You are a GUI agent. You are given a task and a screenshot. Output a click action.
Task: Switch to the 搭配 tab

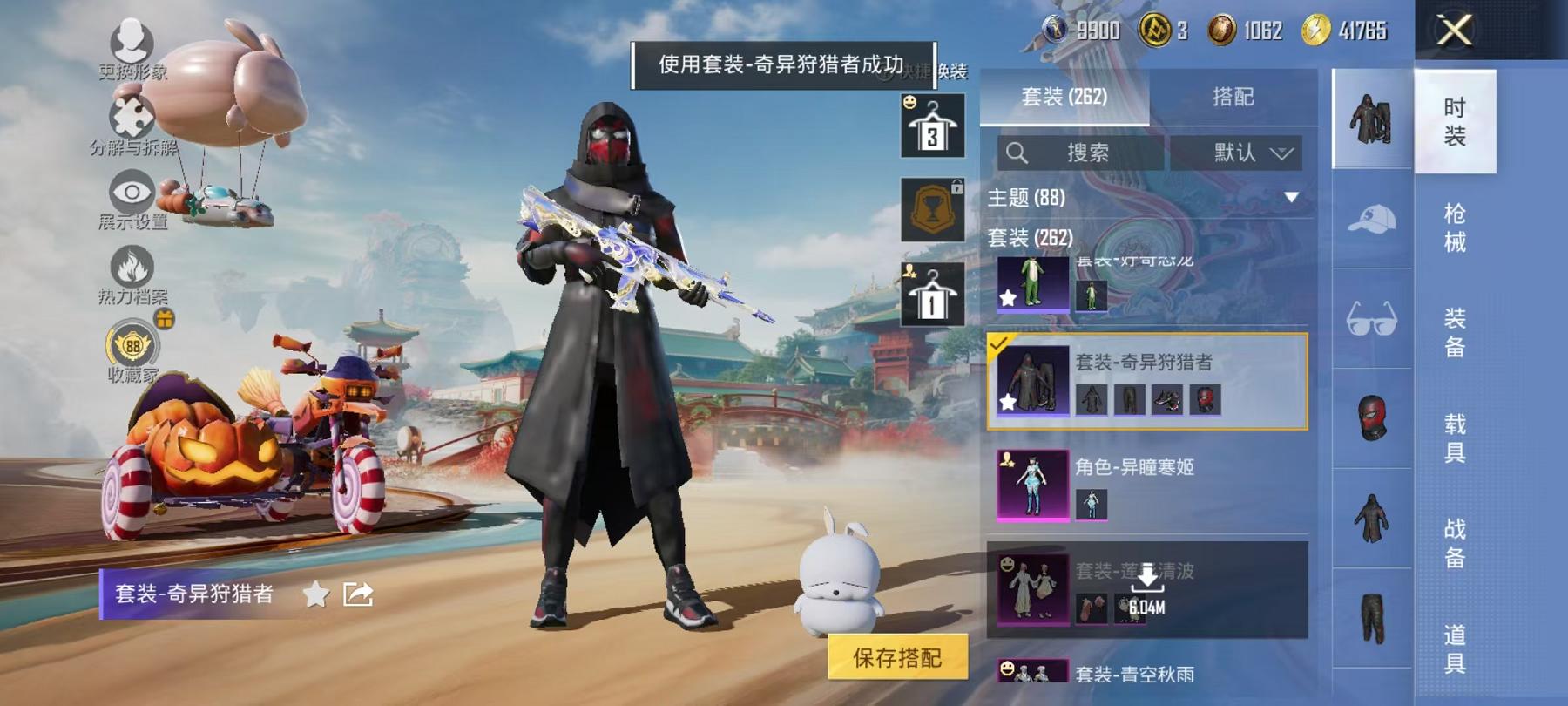[1233, 97]
